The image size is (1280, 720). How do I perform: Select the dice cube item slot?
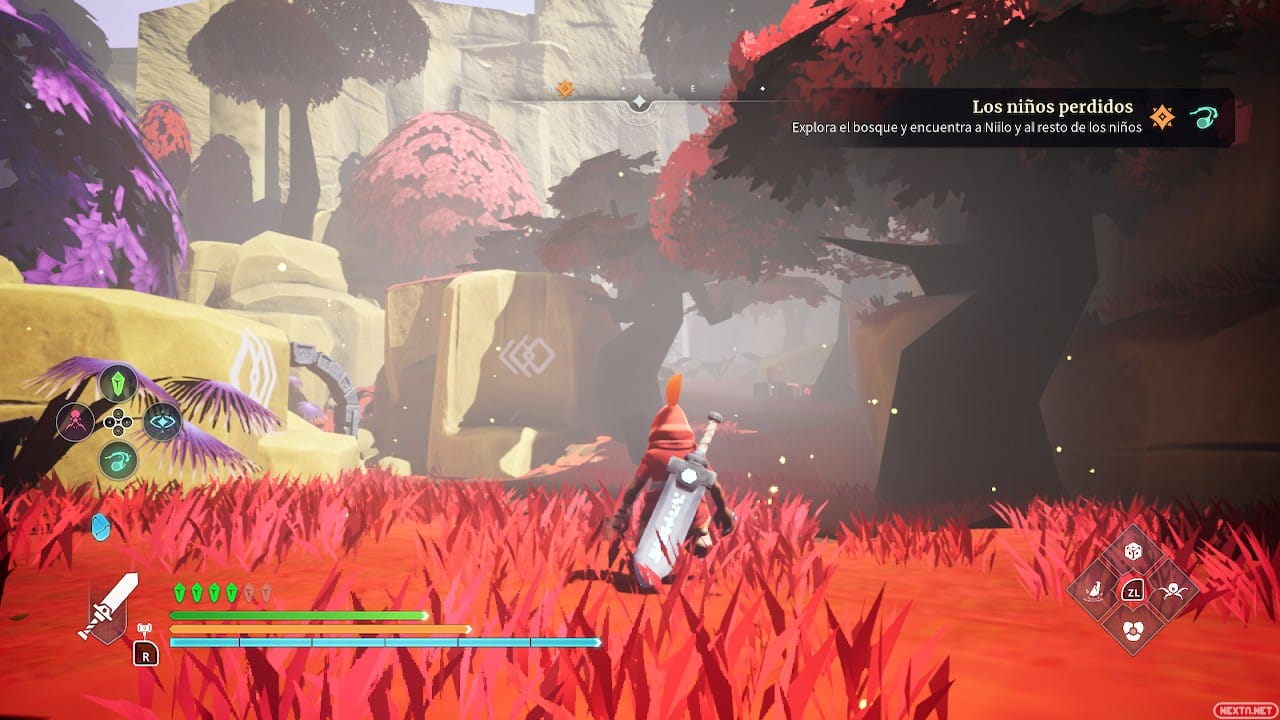coord(1133,551)
